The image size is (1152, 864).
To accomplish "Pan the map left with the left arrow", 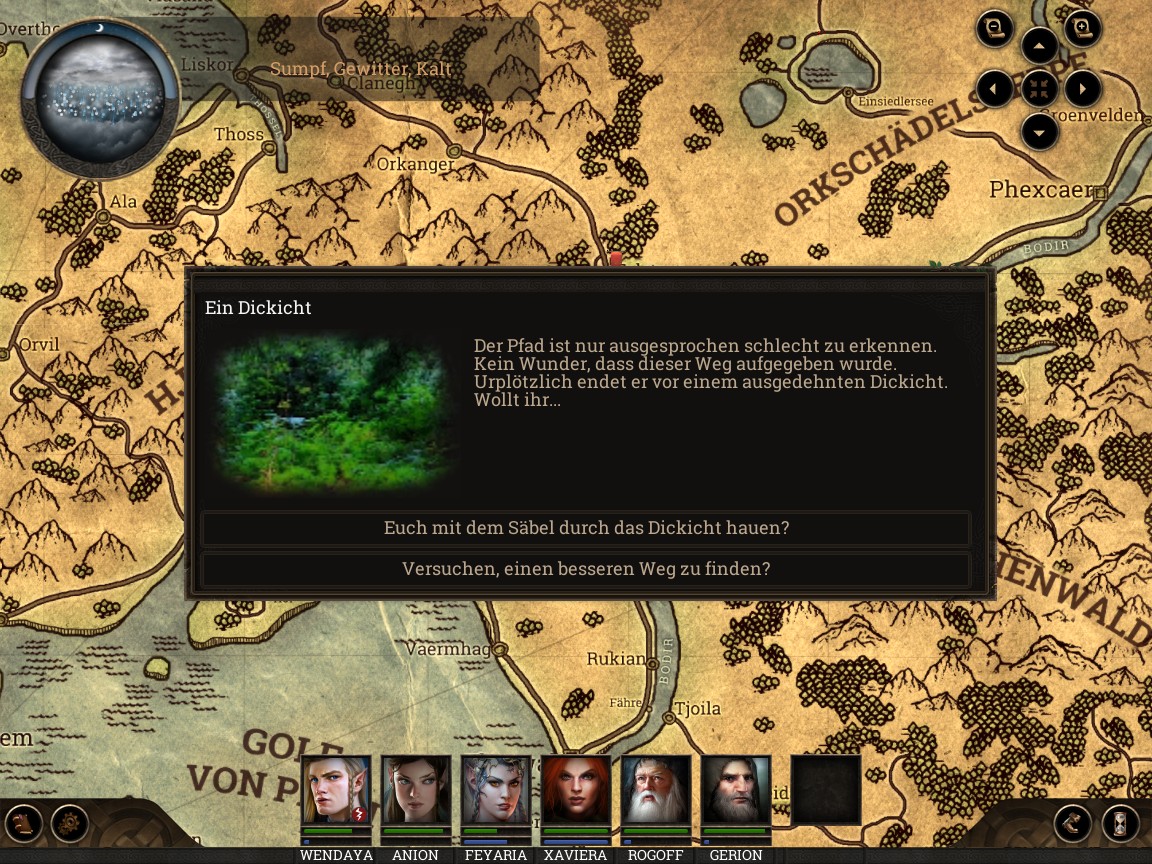I will point(995,89).
